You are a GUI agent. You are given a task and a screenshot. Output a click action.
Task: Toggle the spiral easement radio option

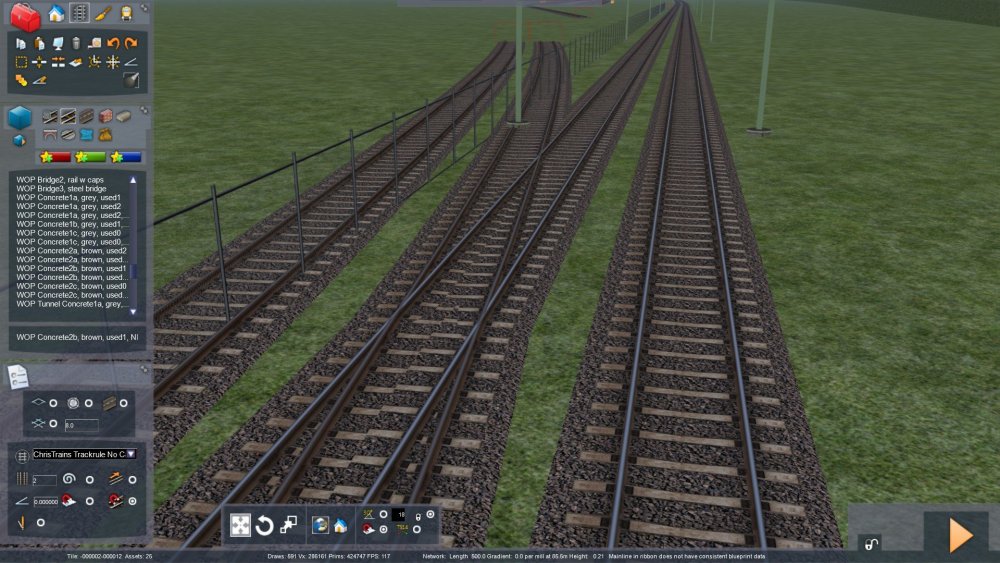coord(89,480)
